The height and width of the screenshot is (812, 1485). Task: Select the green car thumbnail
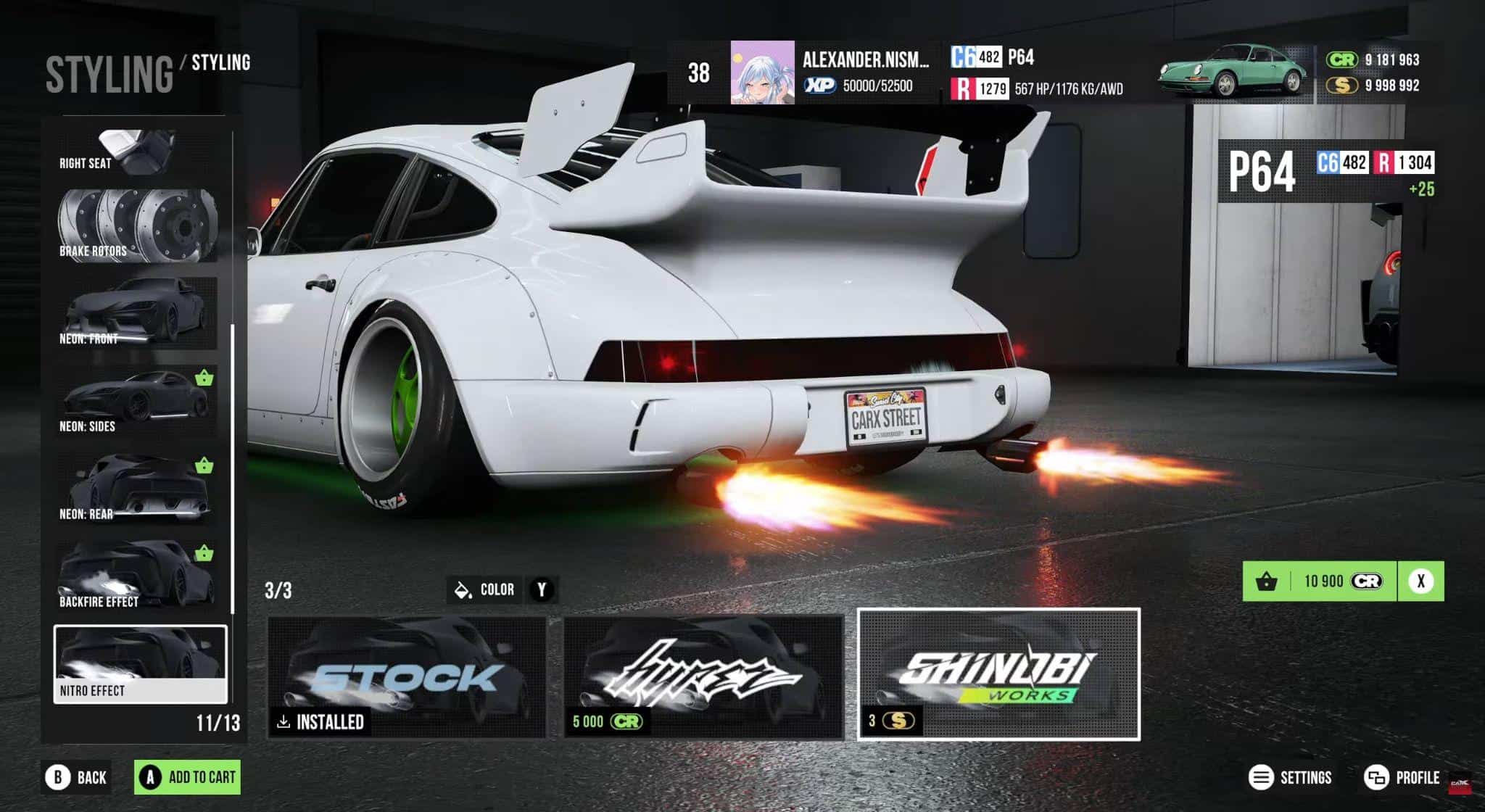[x=1233, y=71]
